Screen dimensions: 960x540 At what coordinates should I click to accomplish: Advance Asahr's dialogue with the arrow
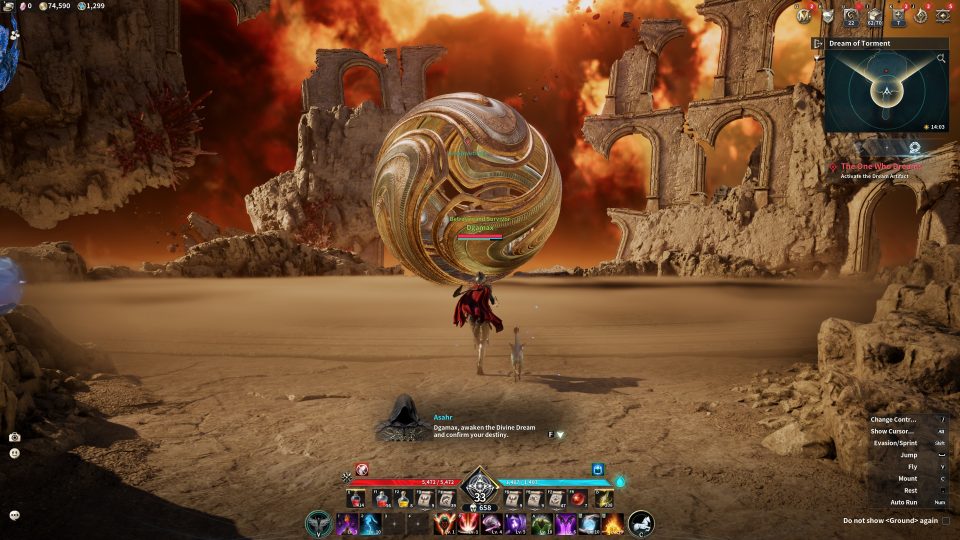(x=560, y=435)
